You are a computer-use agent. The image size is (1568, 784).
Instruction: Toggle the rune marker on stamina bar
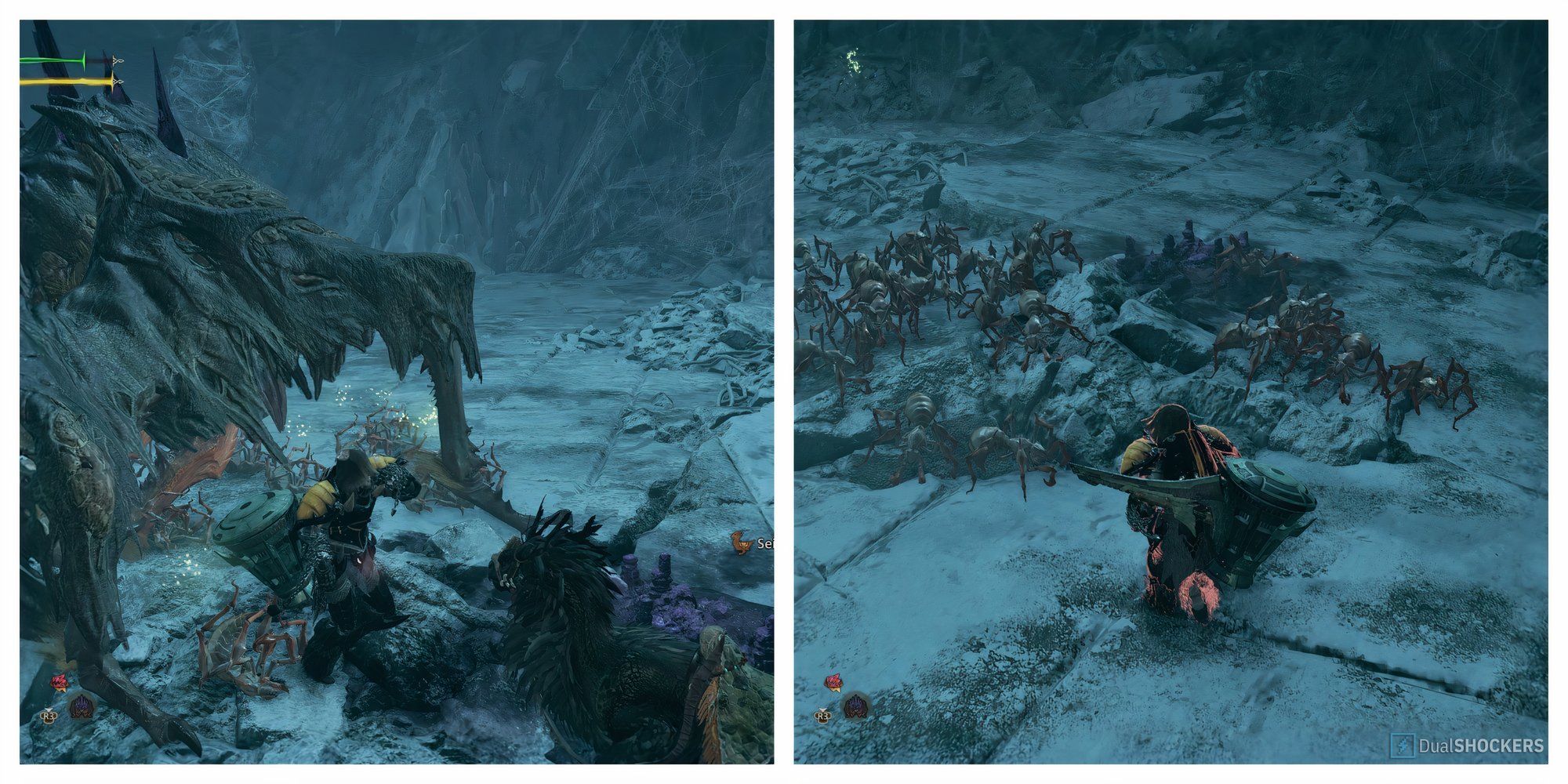click(118, 81)
